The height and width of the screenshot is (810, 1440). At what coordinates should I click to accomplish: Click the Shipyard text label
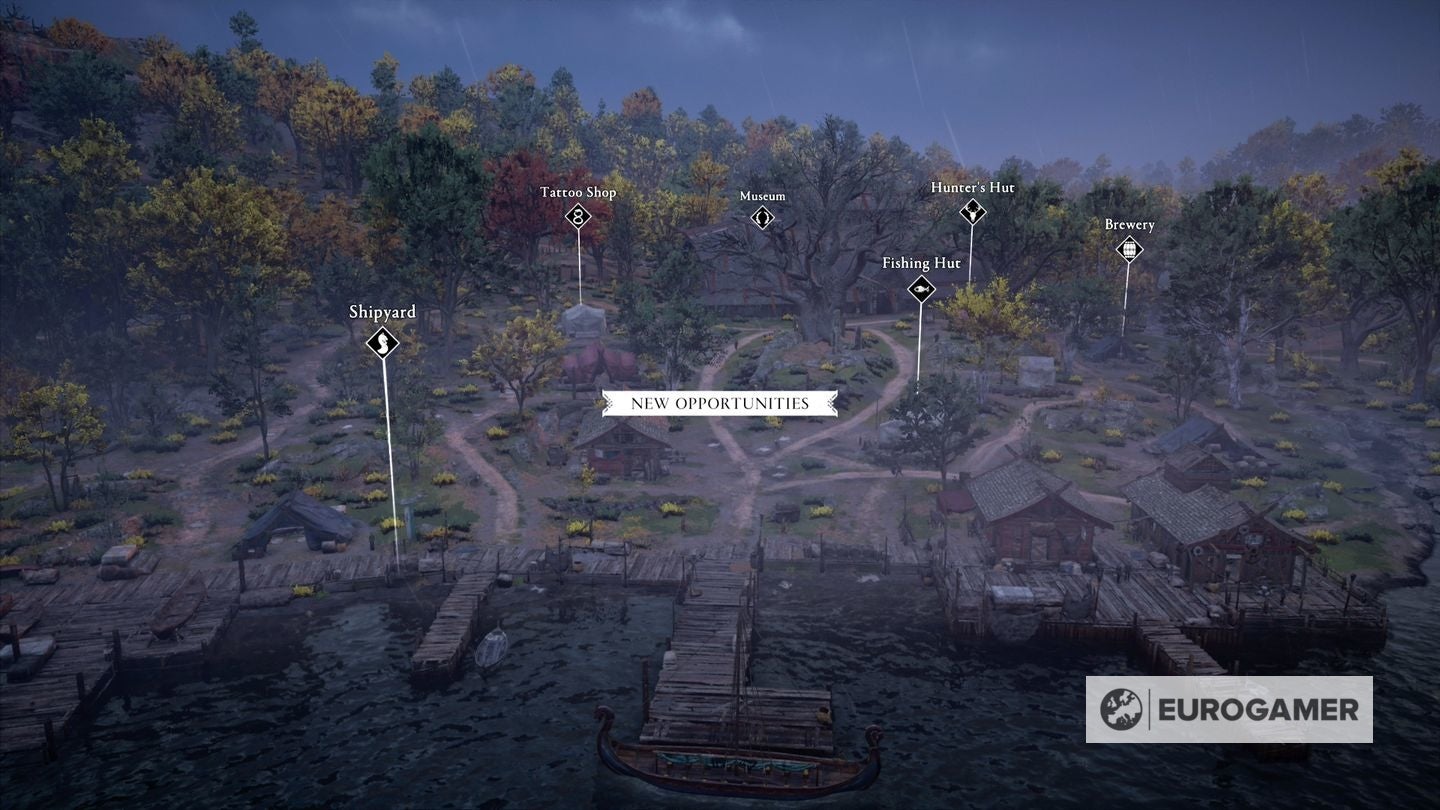pos(382,312)
